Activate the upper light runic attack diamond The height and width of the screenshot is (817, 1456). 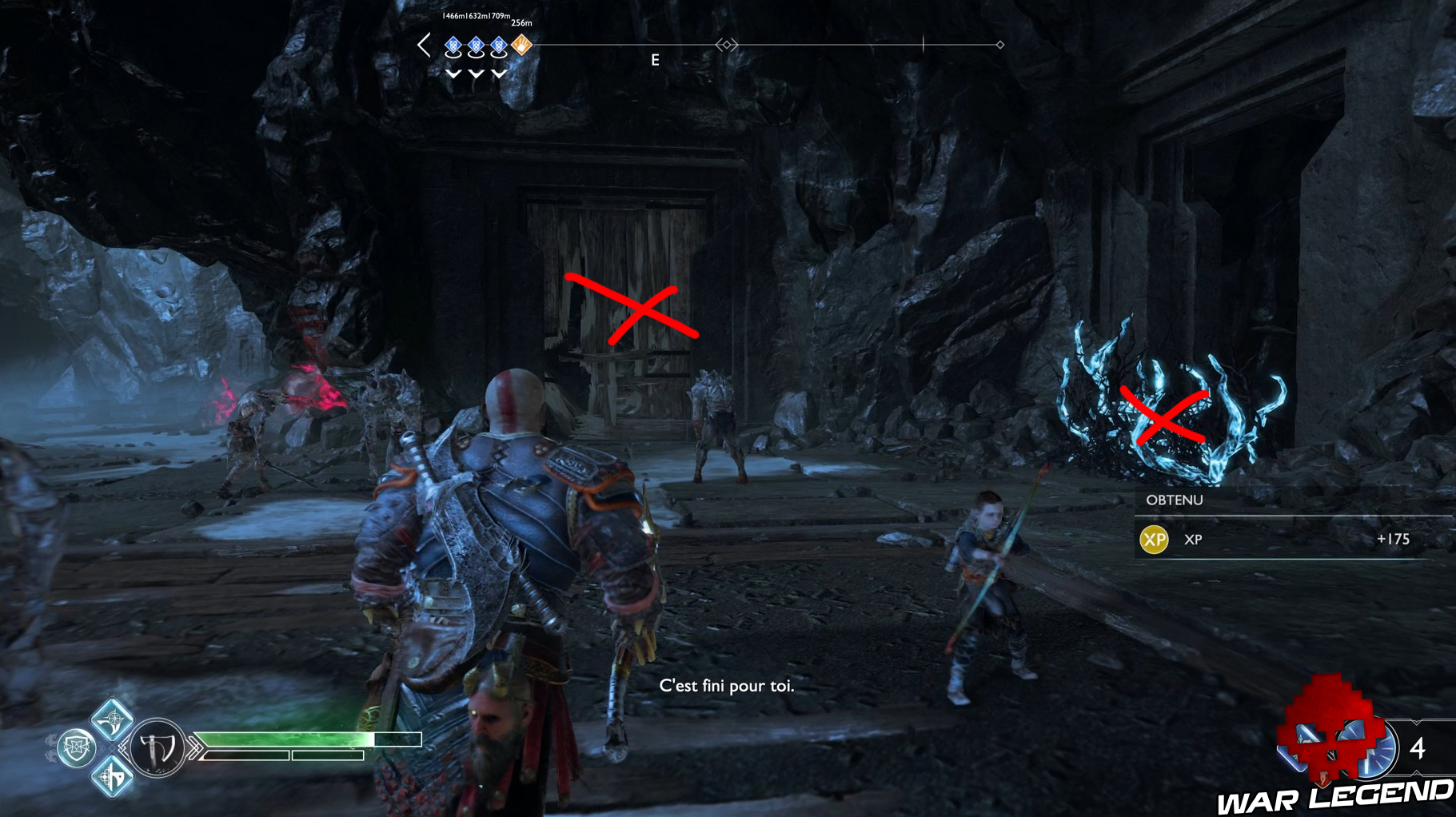tap(110, 720)
